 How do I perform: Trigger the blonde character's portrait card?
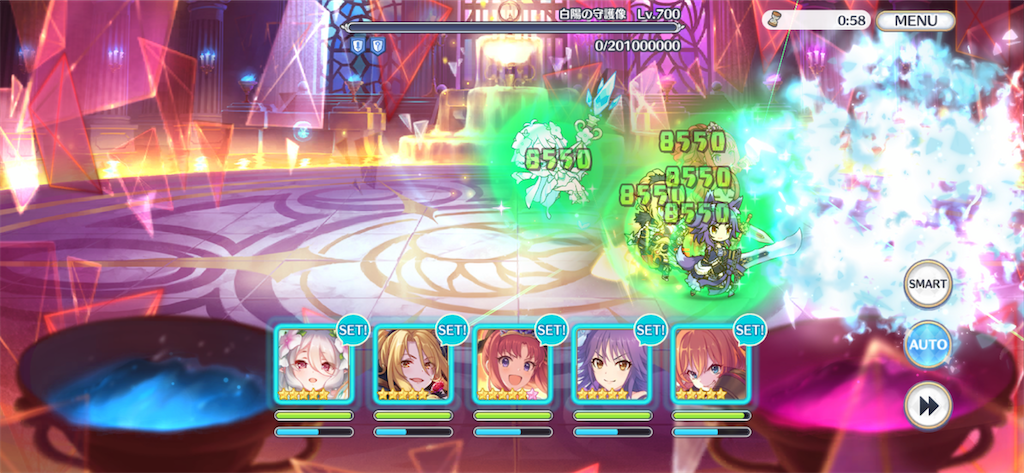click(x=413, y=365)
